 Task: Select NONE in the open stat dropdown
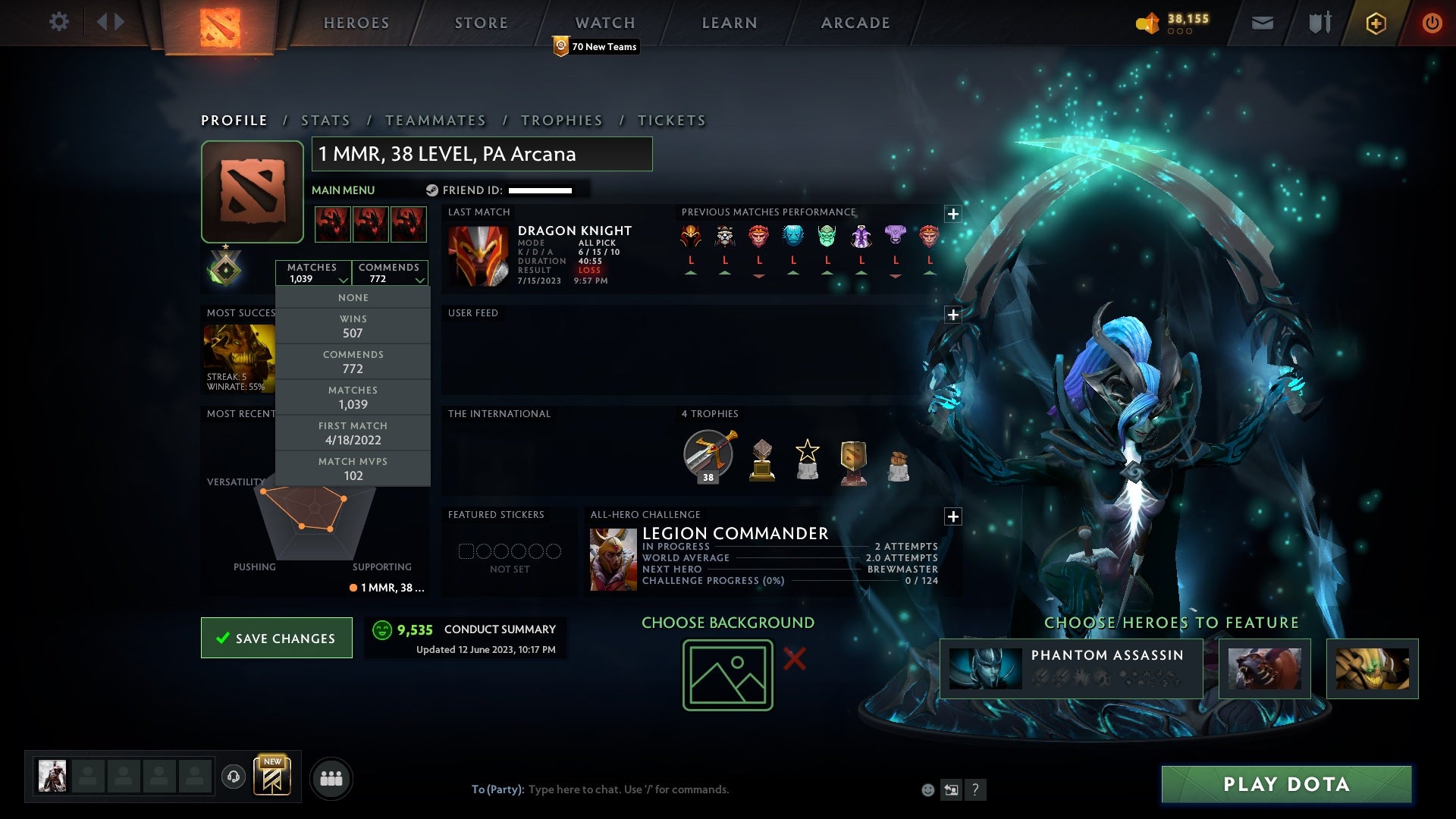pyautogui.click(x=353, y=297)
